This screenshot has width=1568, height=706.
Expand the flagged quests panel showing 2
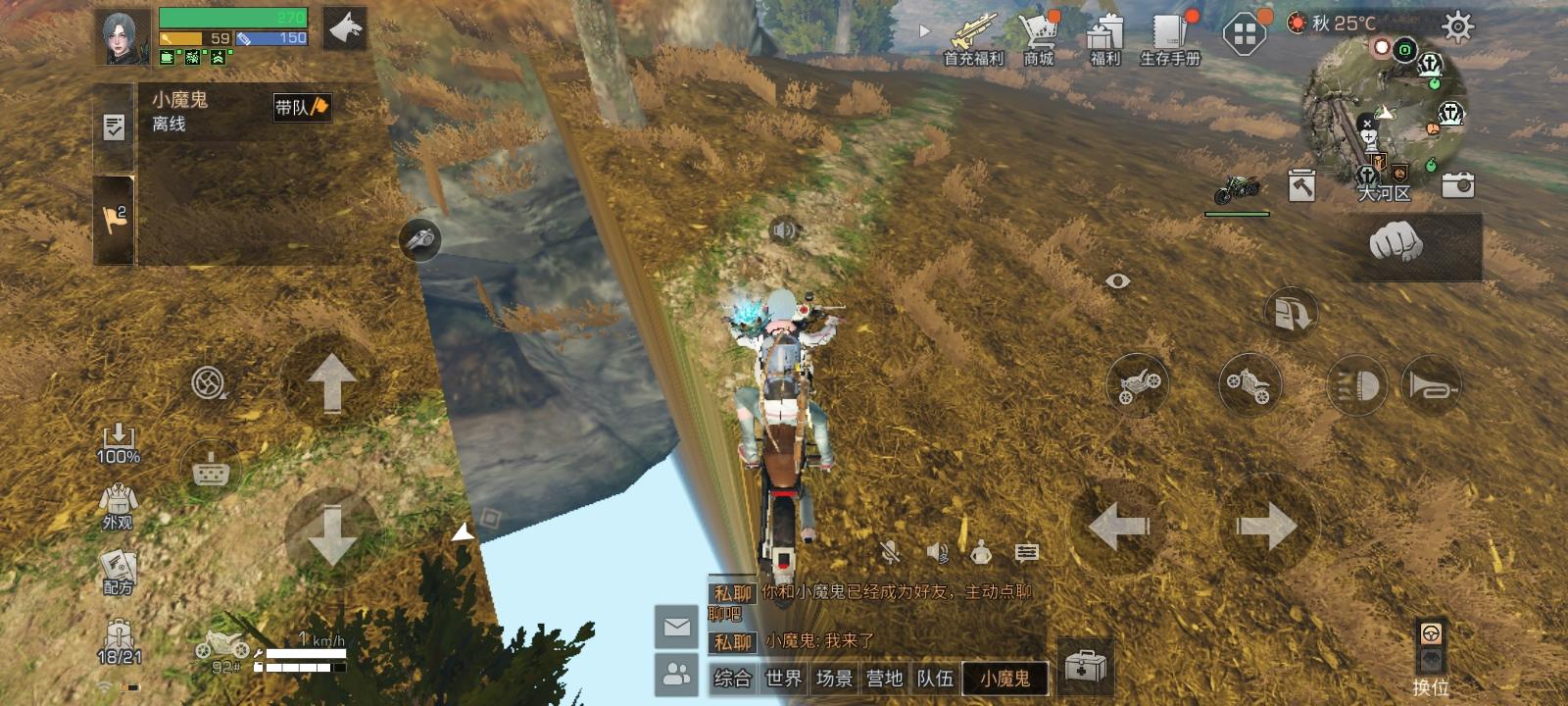click(114, 215)
